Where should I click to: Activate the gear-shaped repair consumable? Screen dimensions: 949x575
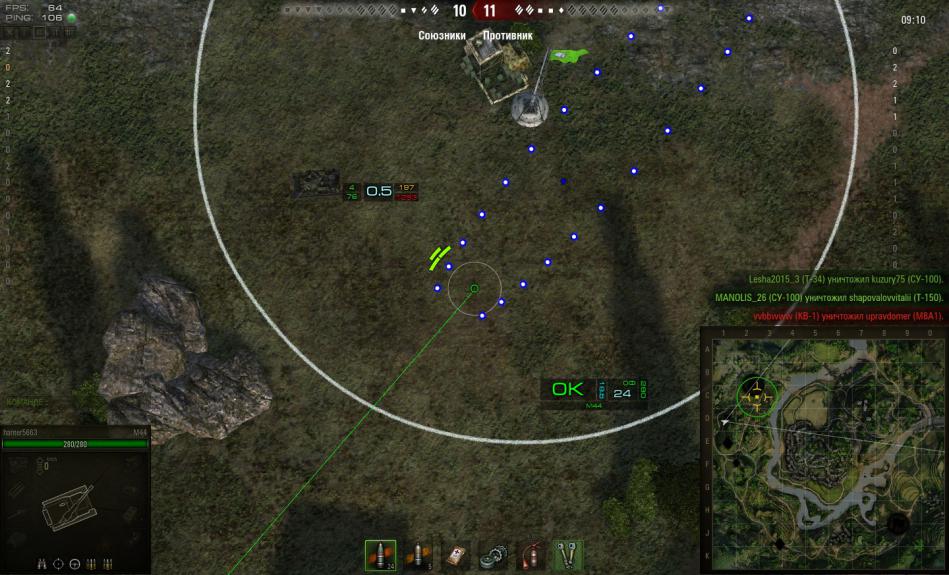click(x=493, y=555)
